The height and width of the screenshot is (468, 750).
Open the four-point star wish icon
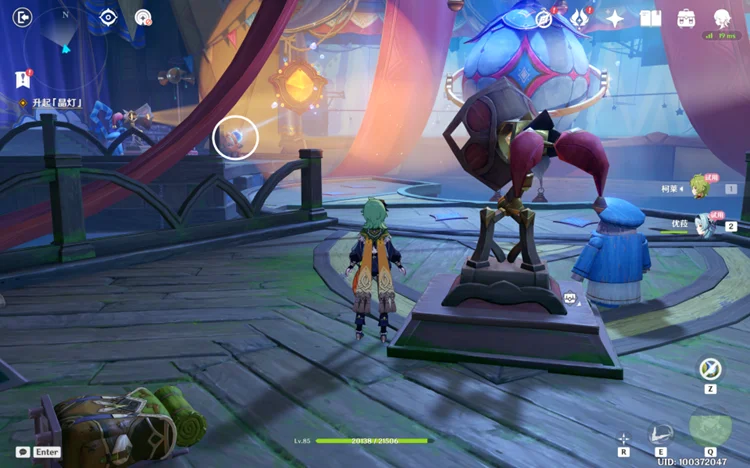click(615, 18)
